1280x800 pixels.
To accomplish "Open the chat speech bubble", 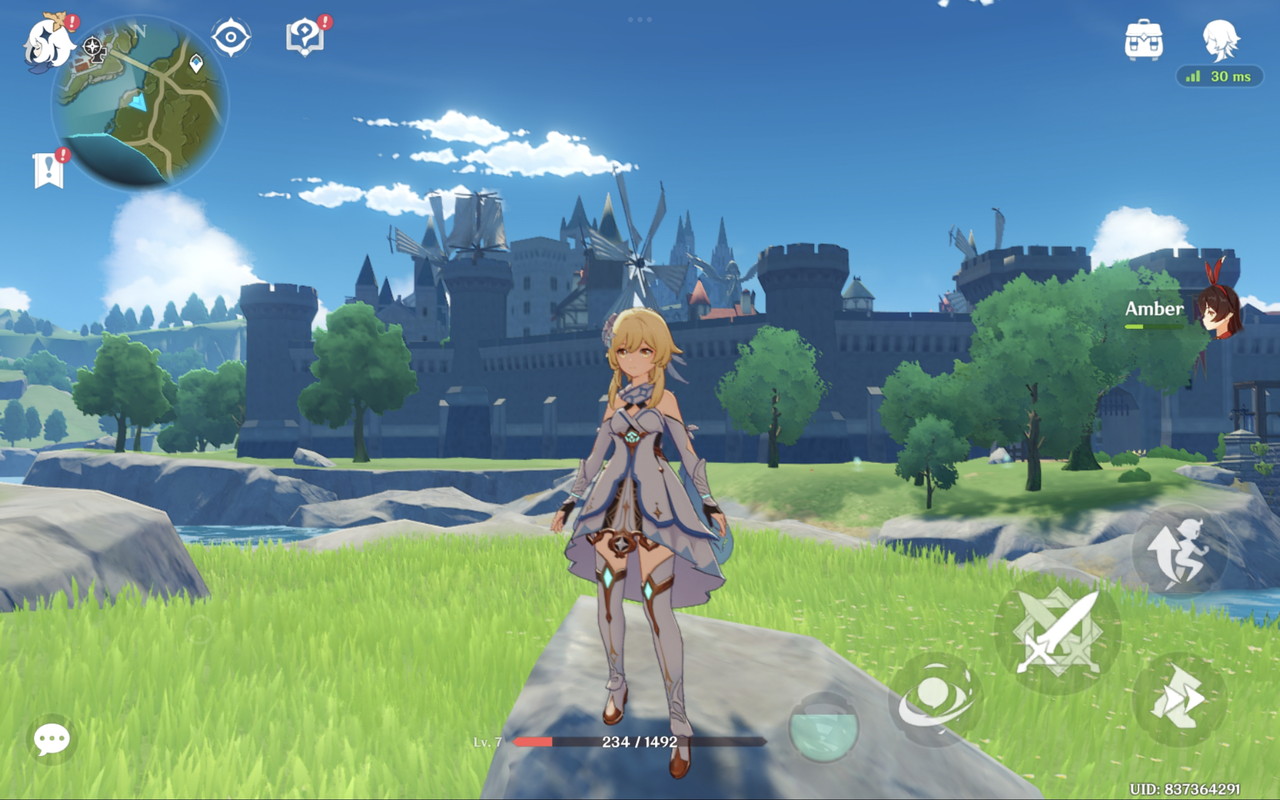I will click(51, 739).
